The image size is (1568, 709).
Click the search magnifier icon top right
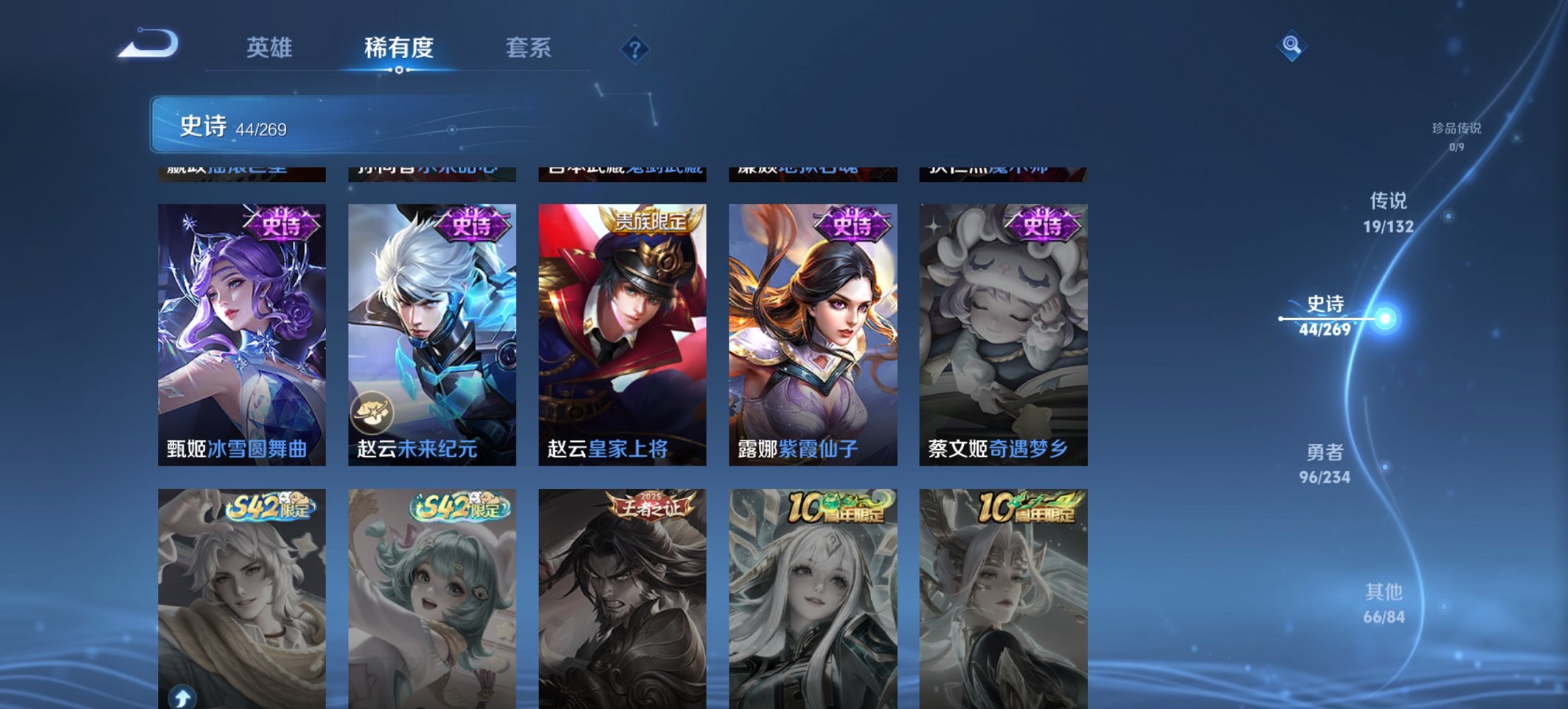[1290, 46]
